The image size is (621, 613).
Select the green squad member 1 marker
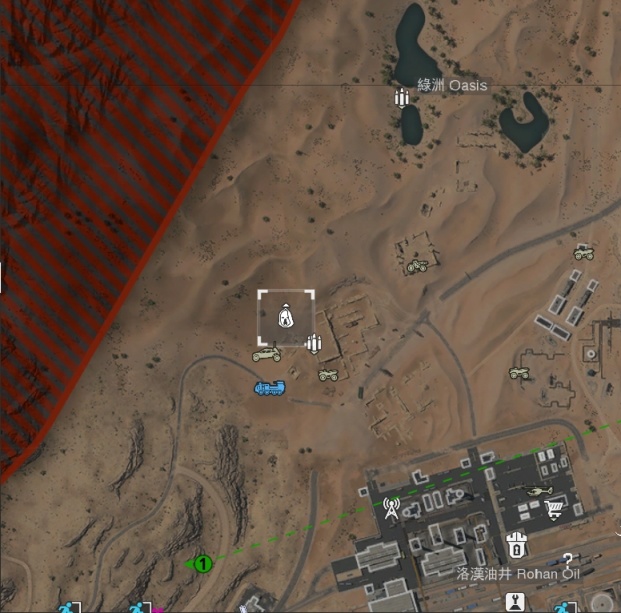tap(202, 564)
